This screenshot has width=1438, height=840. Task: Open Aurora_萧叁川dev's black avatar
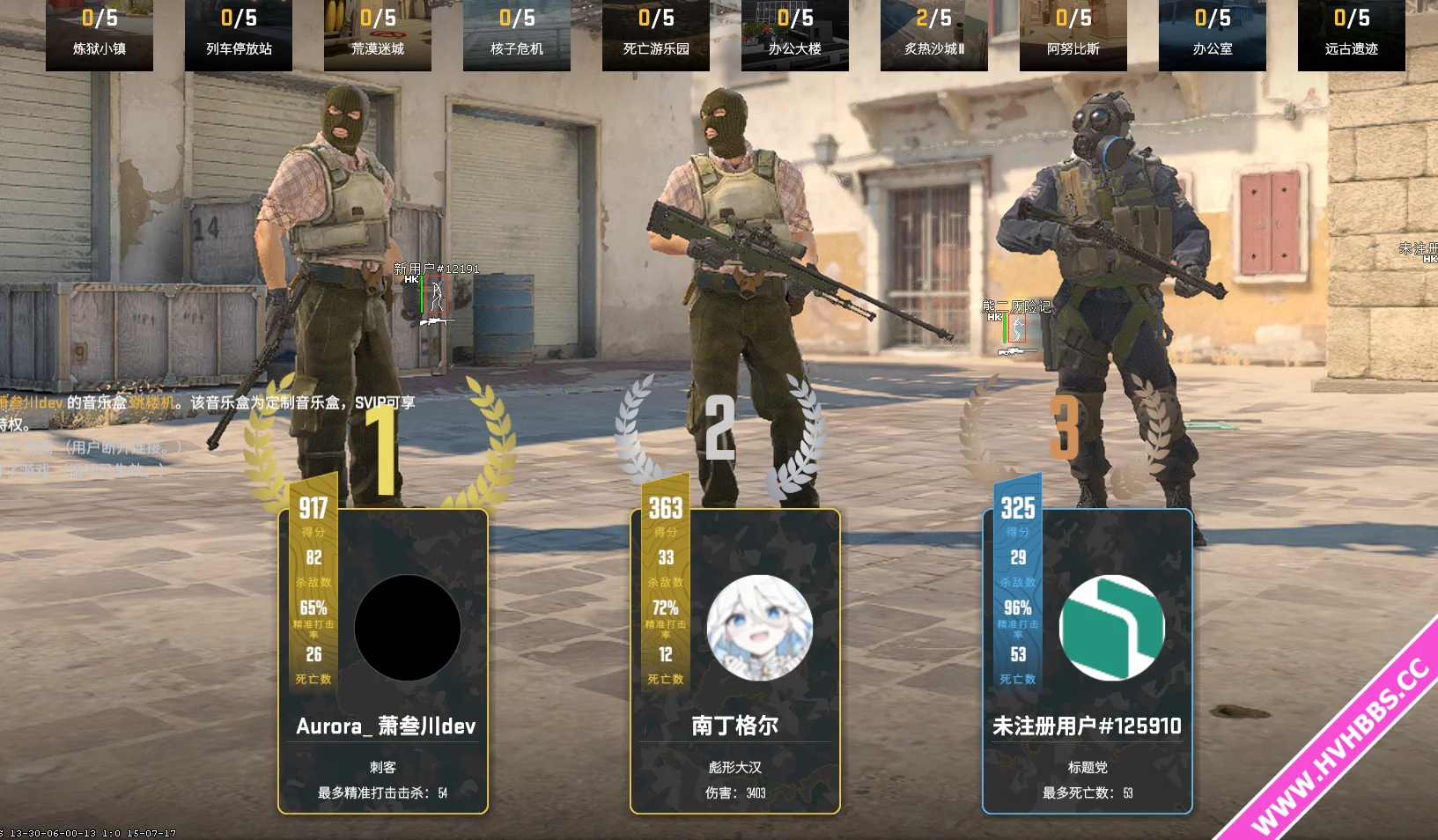pyautogui.click(x=407, y=628)
